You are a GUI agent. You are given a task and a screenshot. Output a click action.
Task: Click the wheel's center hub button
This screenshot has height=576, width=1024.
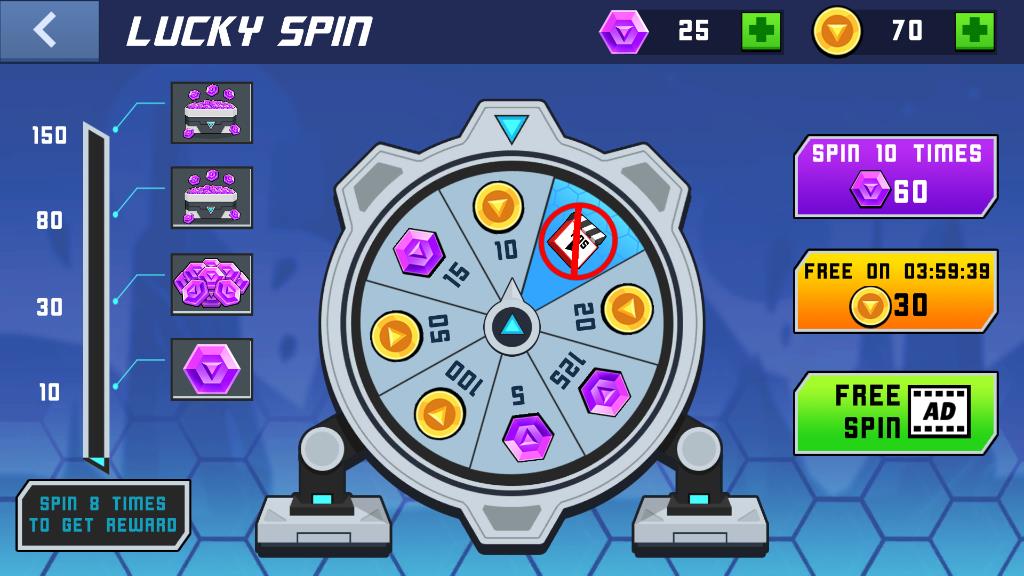(x=511, y=325)
